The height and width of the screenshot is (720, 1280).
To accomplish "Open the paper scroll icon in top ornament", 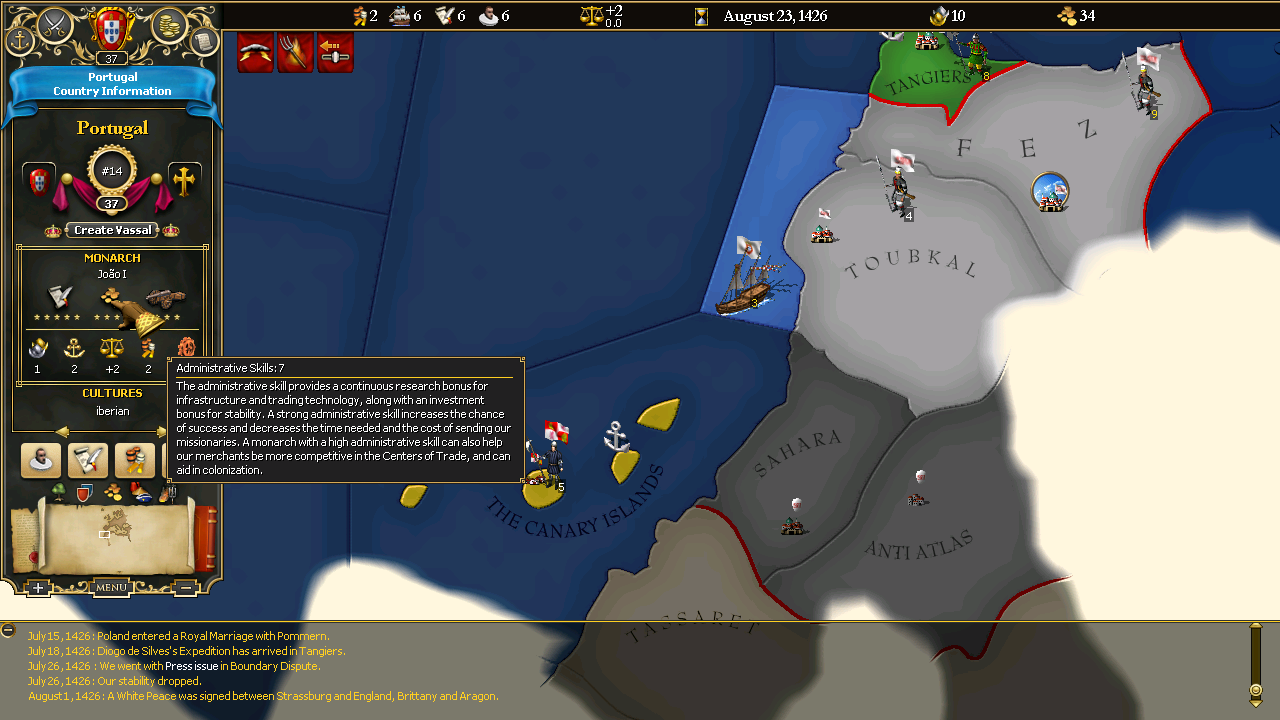I will 203,41.
